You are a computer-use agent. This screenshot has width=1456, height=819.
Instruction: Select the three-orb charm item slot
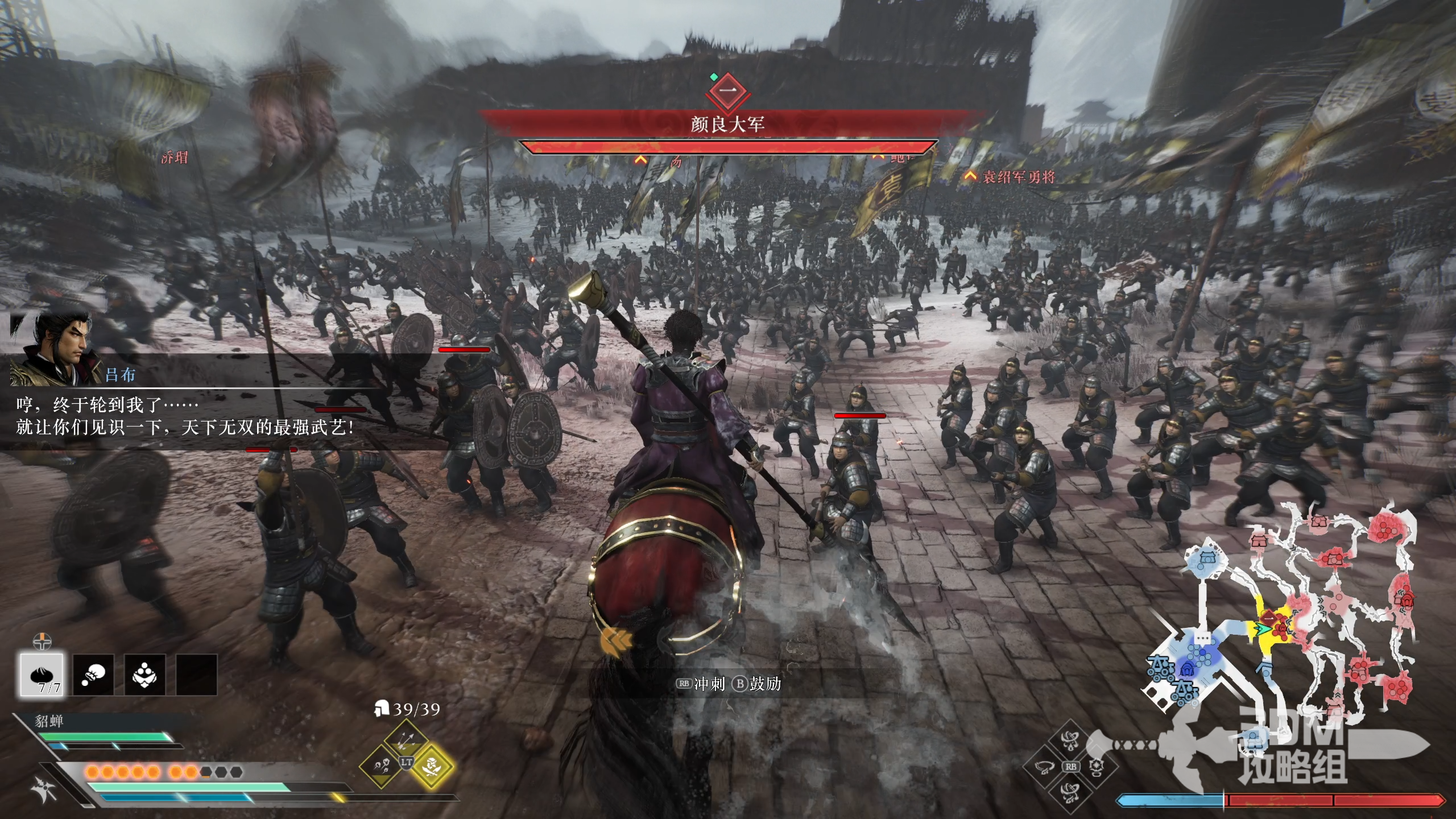tap(145, 675)
